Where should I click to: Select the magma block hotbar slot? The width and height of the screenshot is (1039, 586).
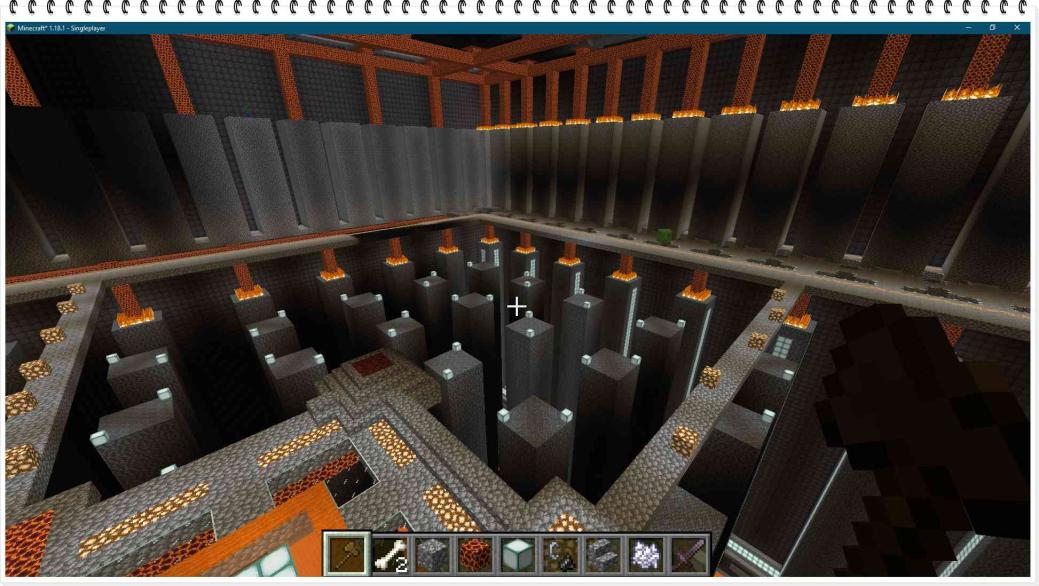click(475, 554)
